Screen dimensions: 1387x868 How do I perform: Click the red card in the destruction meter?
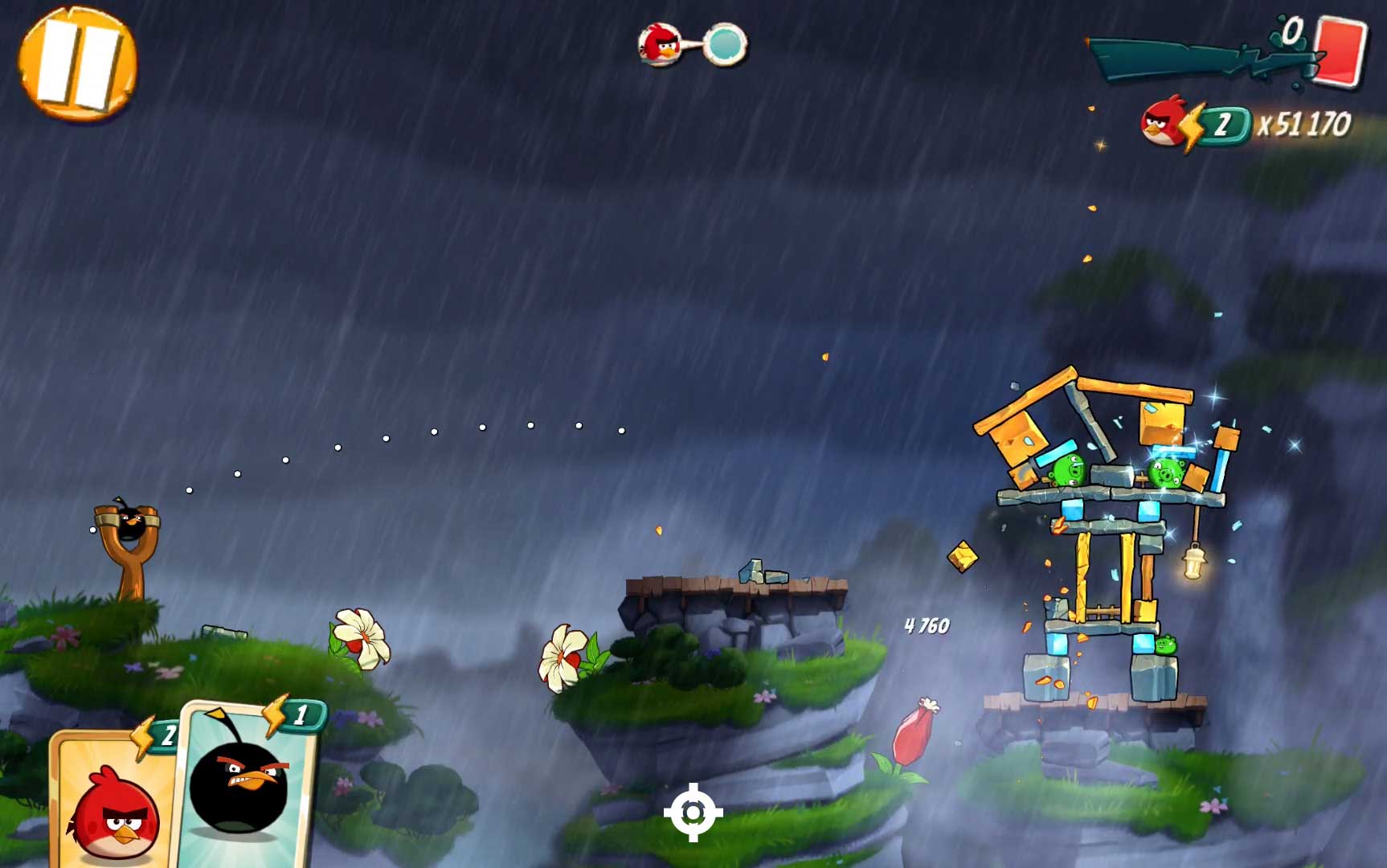pyautogui.click(x=1340, y=50)
